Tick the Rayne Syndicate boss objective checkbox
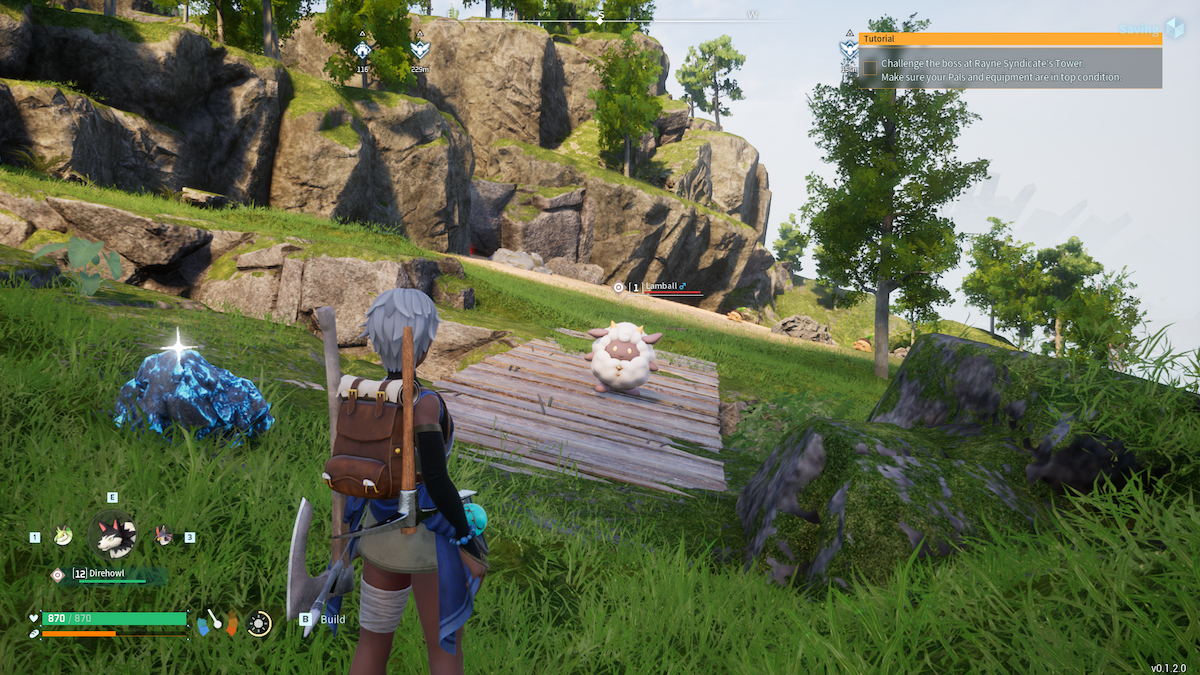The height and width of the screenshot is (675, 1200). tap(870, 68)
